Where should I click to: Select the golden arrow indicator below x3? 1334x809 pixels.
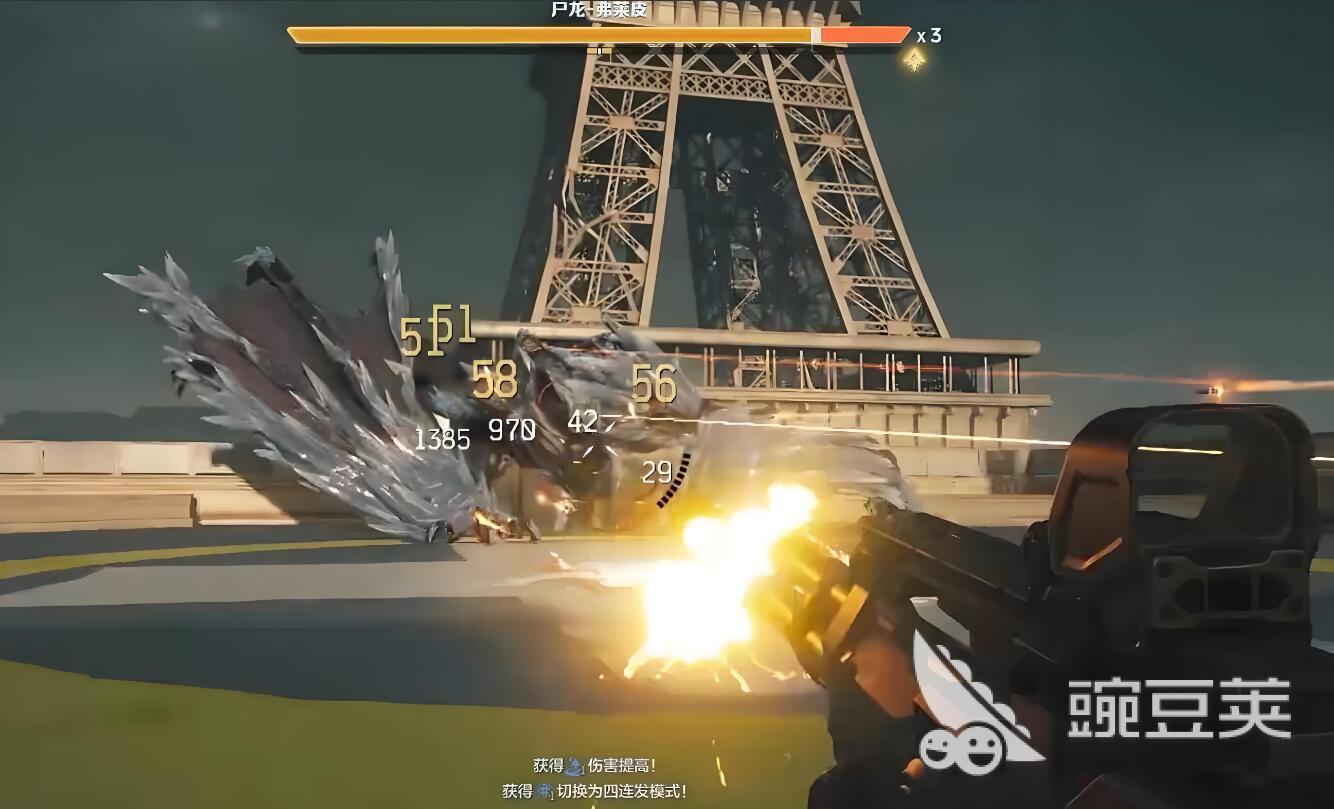(x=913, y=58)
